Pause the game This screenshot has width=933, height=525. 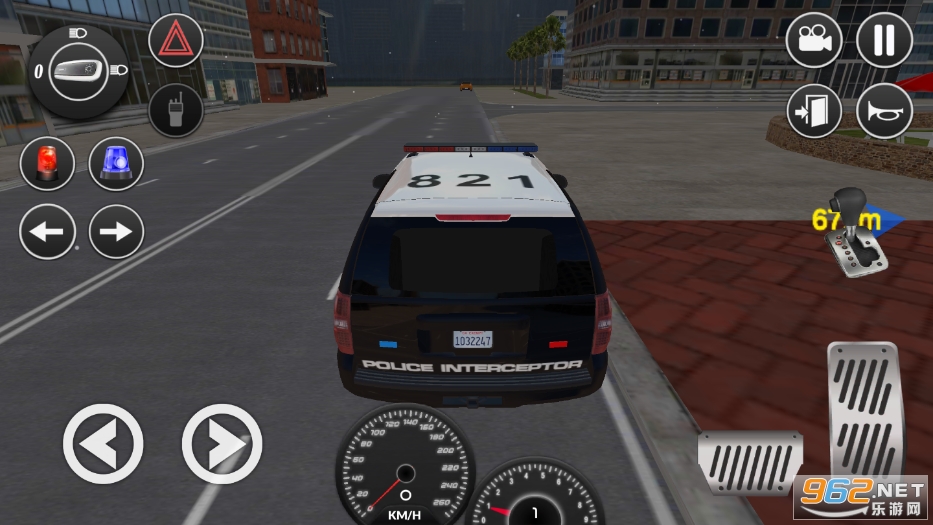pos(884,40)
